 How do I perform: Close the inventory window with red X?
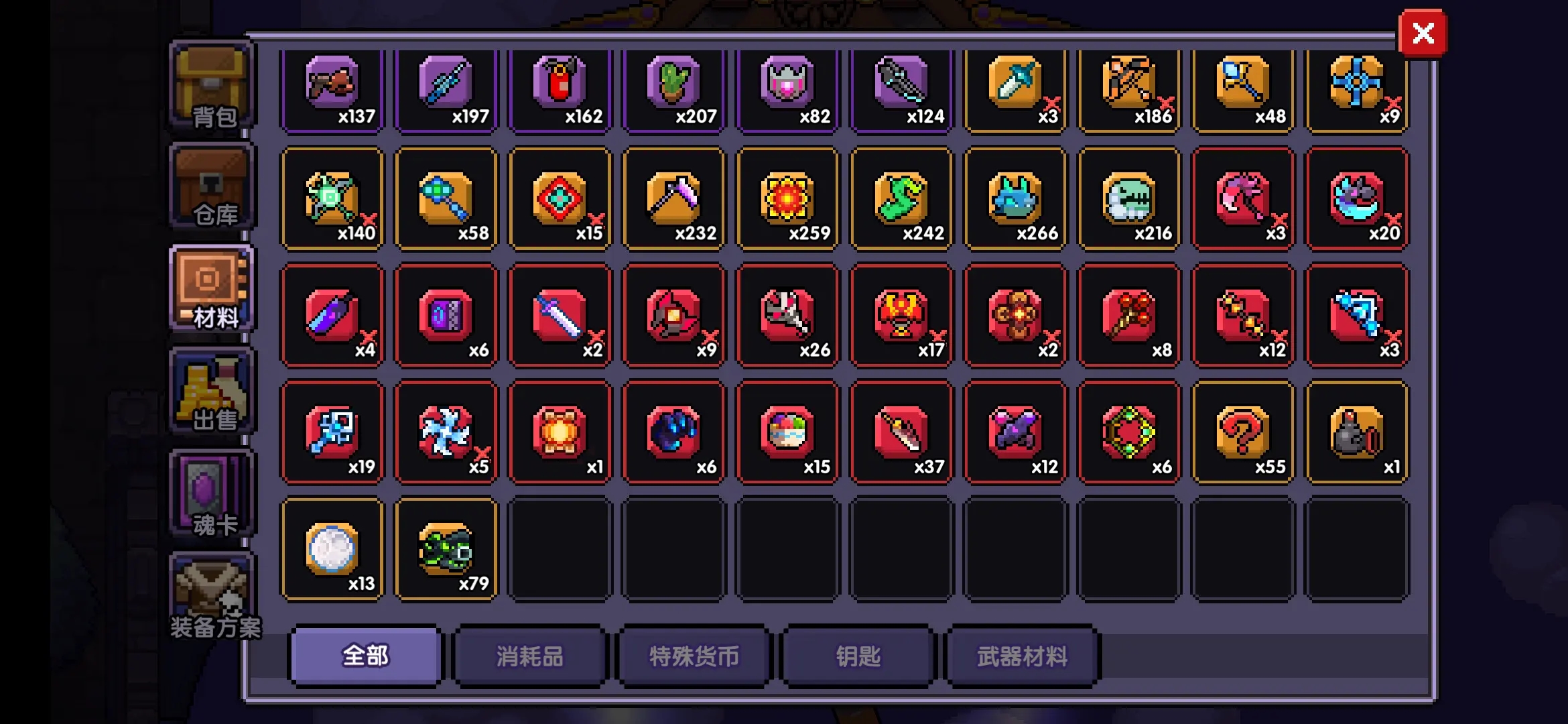[x=1422, y=34]
